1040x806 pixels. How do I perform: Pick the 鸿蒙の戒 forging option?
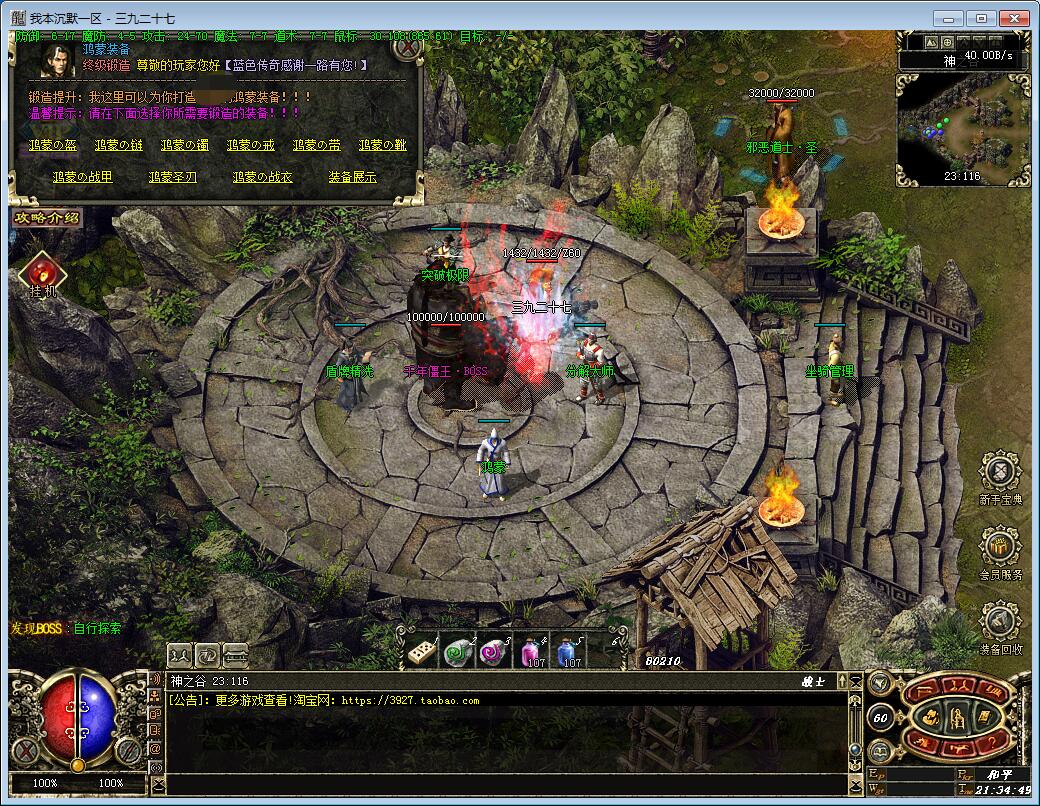(x=251, y=145)
